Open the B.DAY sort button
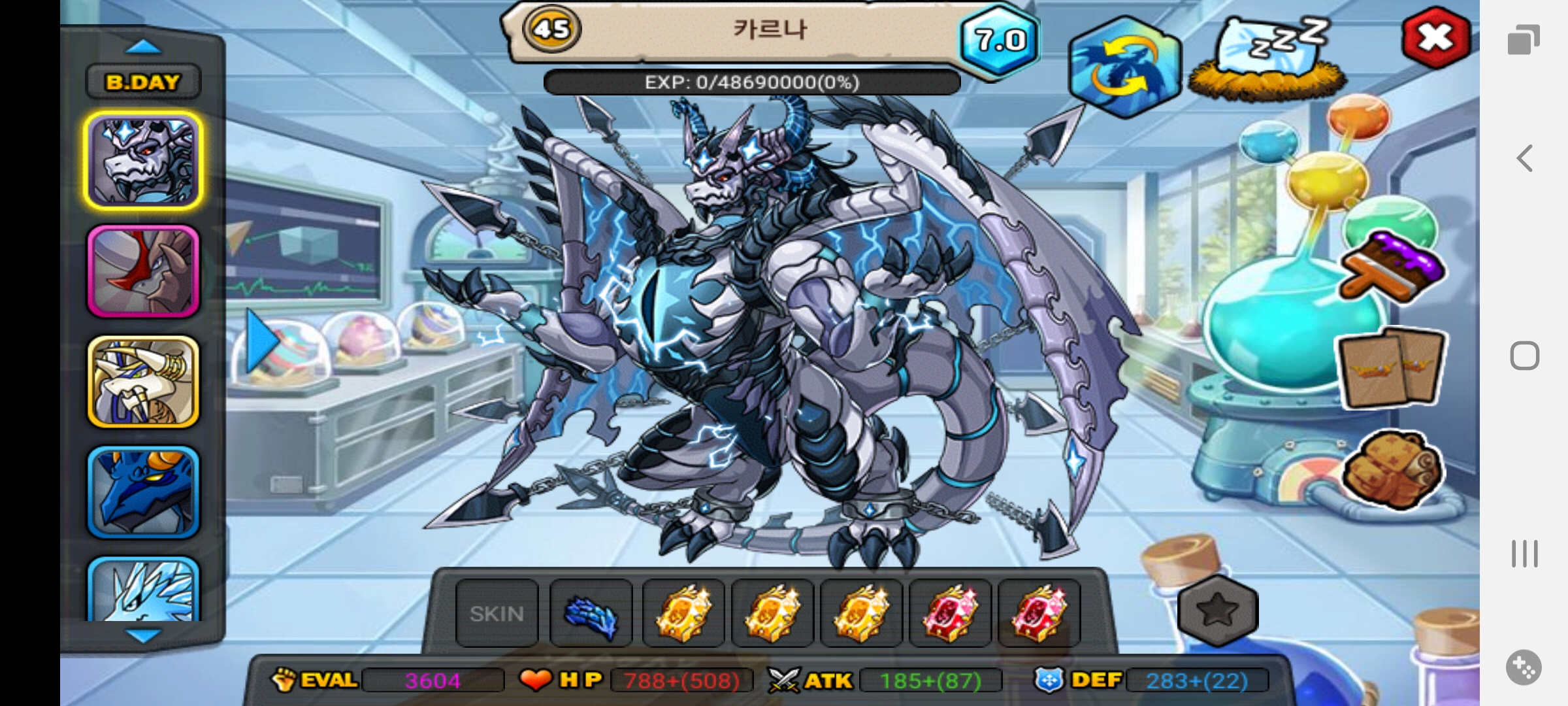 143,82
